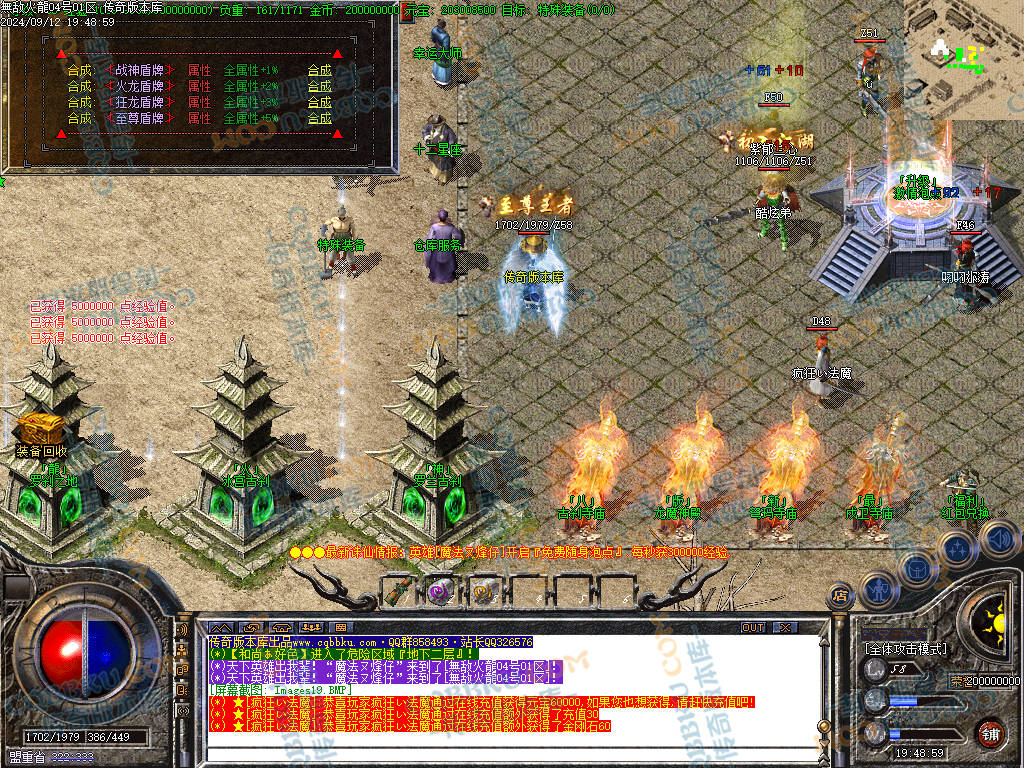Screen dimensions: 1024x768
Task: Select the ring item belt slot
Action: [484, 592]
